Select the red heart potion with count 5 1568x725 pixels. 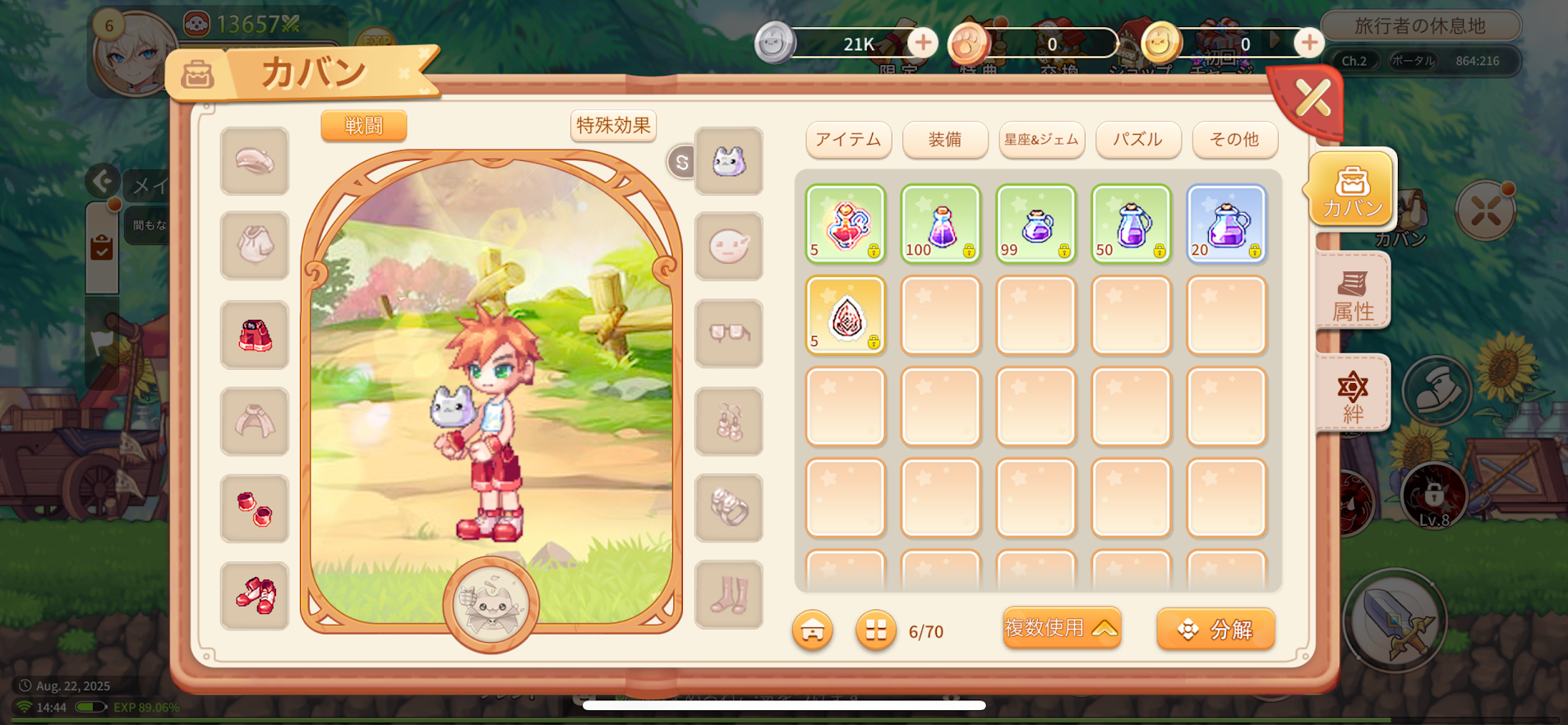(x=845, y=224)
